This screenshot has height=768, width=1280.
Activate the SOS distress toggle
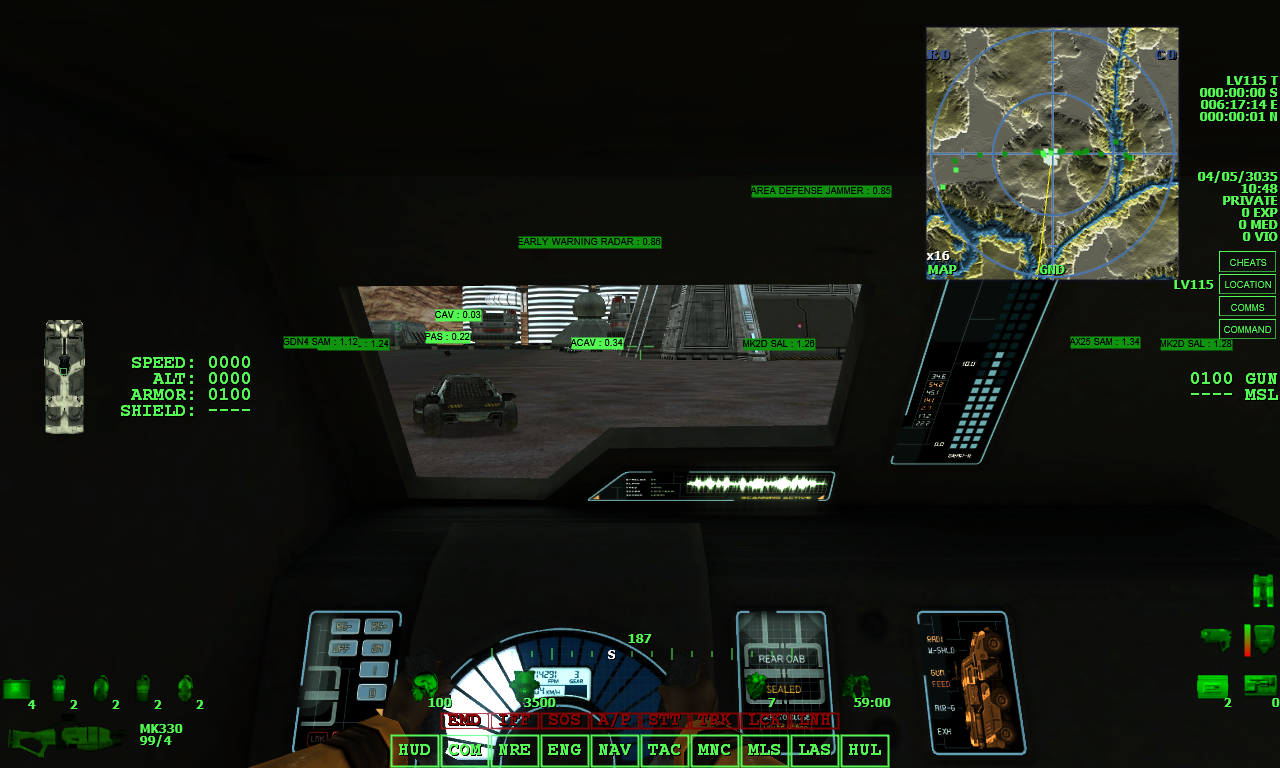565,718
